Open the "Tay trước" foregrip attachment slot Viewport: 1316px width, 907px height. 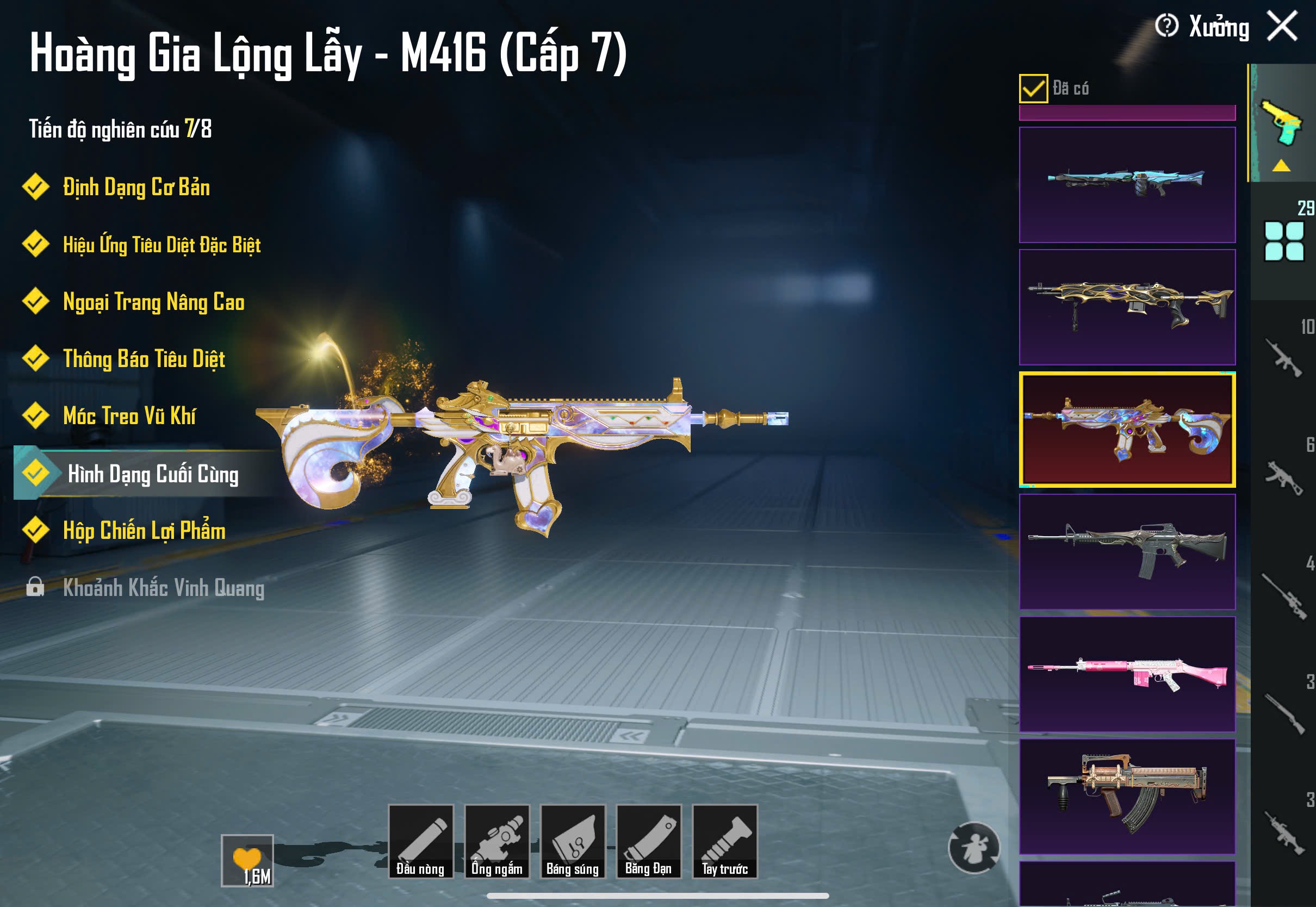click(724, 842)
